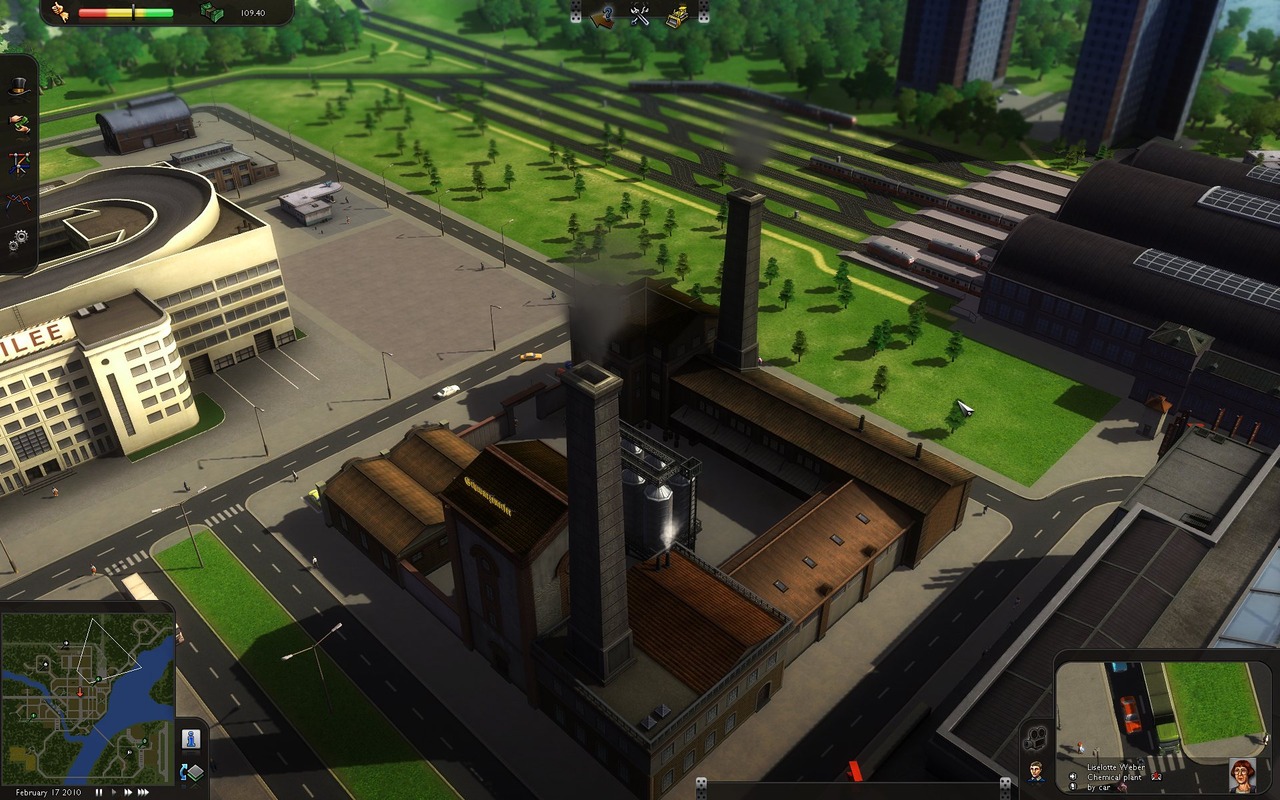Click the thumbs up/down popularity icon

pos(59,12)
